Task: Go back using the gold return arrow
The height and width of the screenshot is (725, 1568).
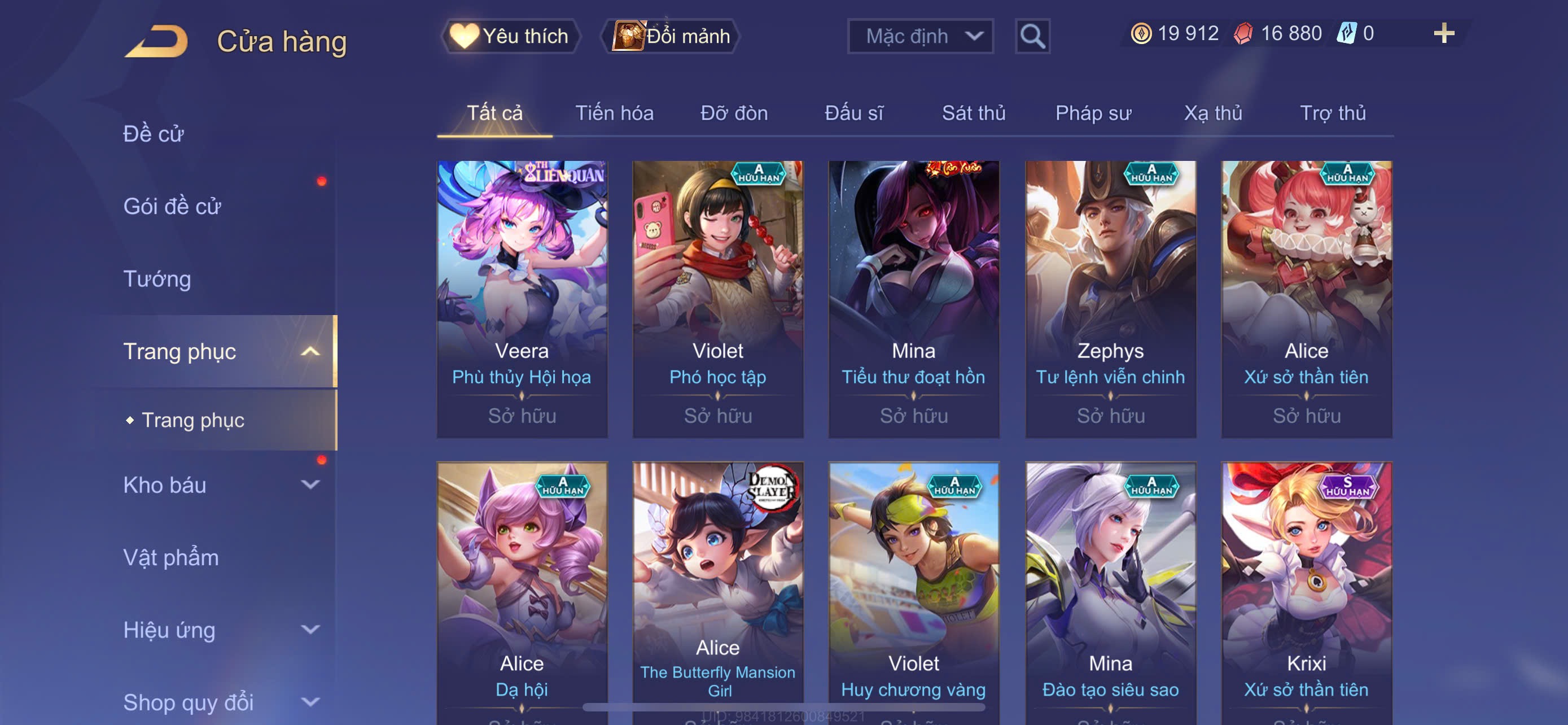Action: coord(156,41)
